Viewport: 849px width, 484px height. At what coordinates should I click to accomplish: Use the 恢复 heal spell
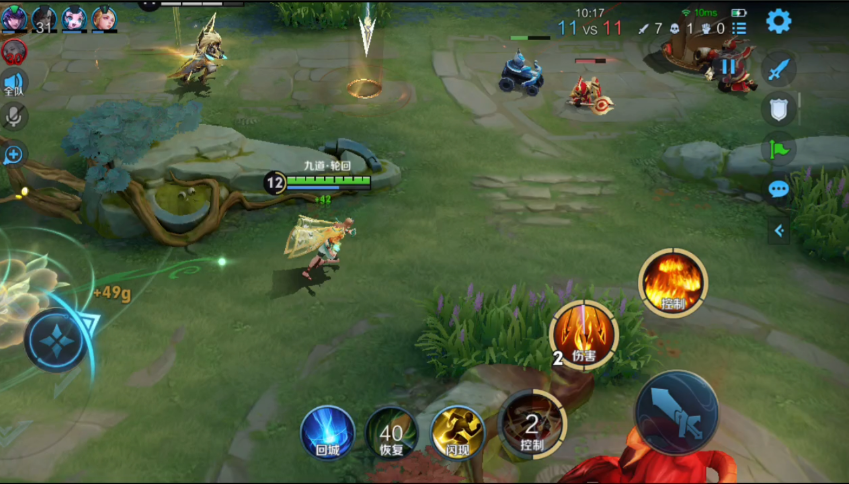(390, 431)
